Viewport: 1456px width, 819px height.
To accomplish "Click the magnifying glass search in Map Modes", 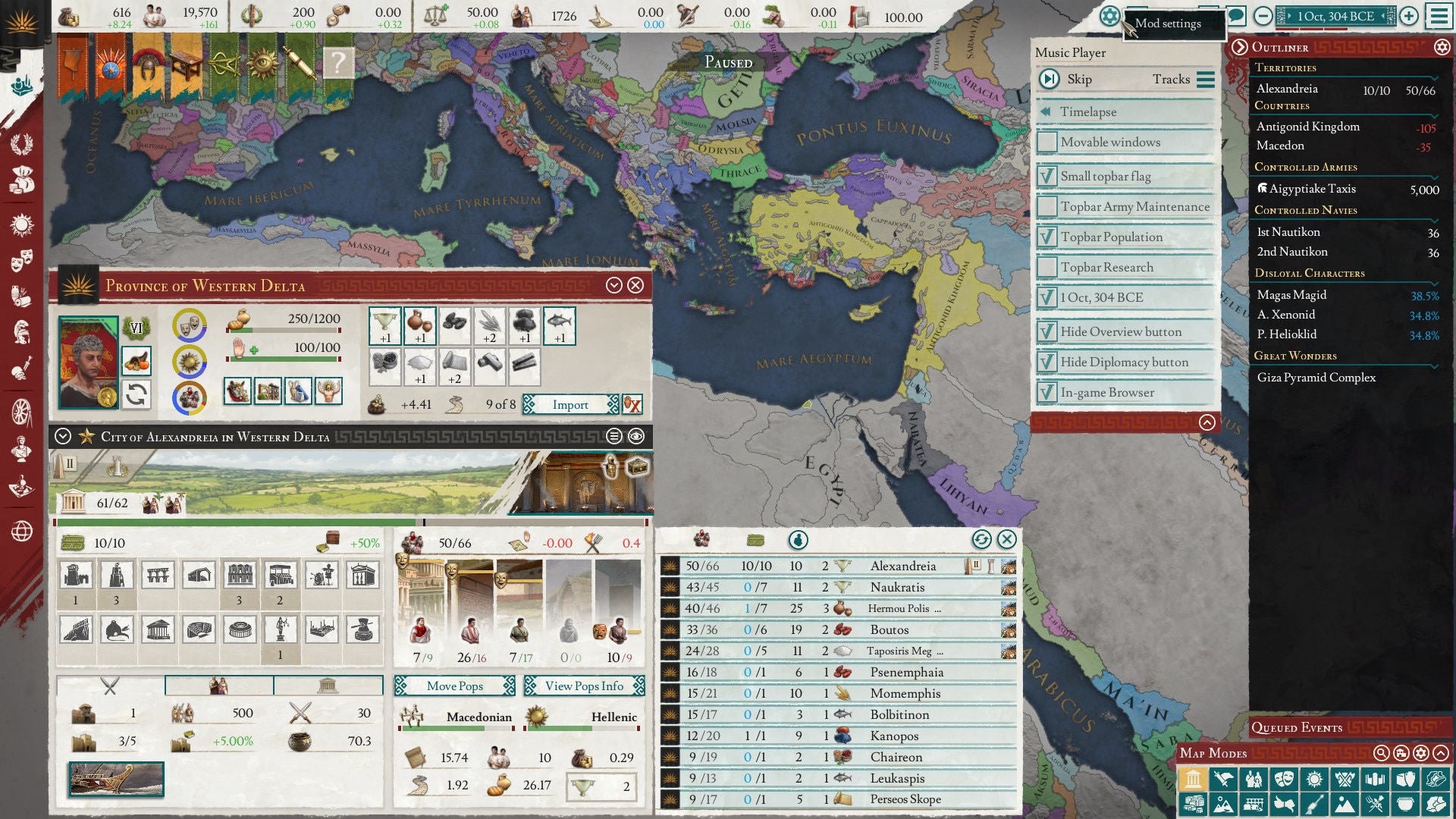I will coord(1382,753).
